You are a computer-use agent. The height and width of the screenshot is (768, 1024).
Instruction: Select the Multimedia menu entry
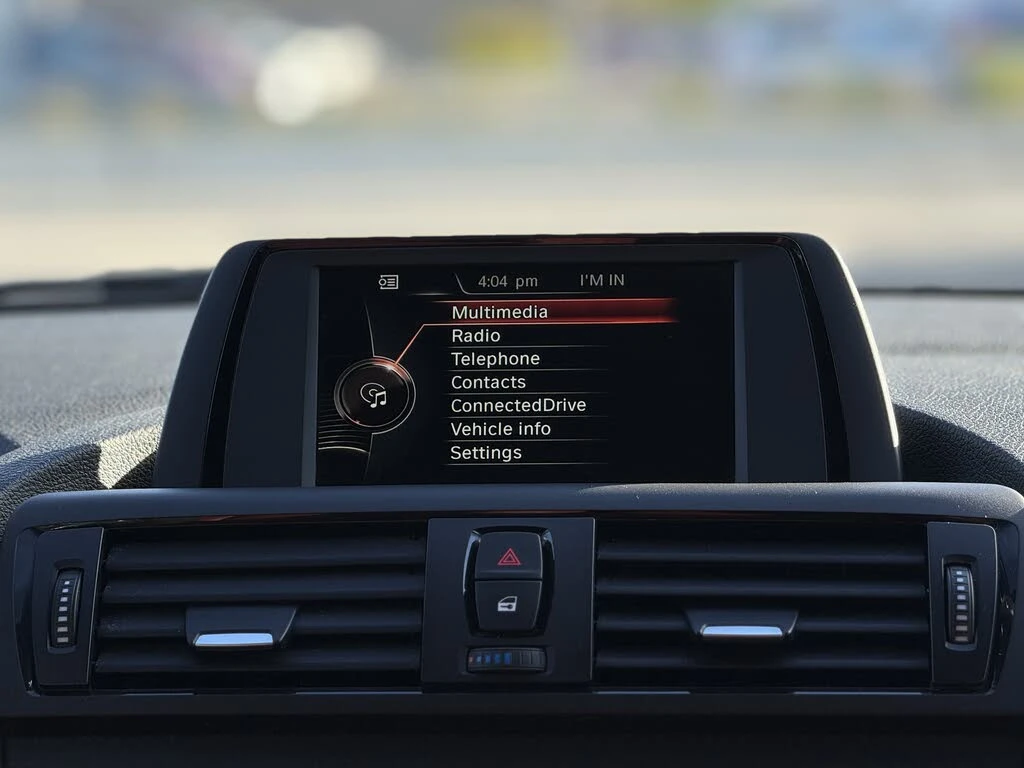point(500,312)
